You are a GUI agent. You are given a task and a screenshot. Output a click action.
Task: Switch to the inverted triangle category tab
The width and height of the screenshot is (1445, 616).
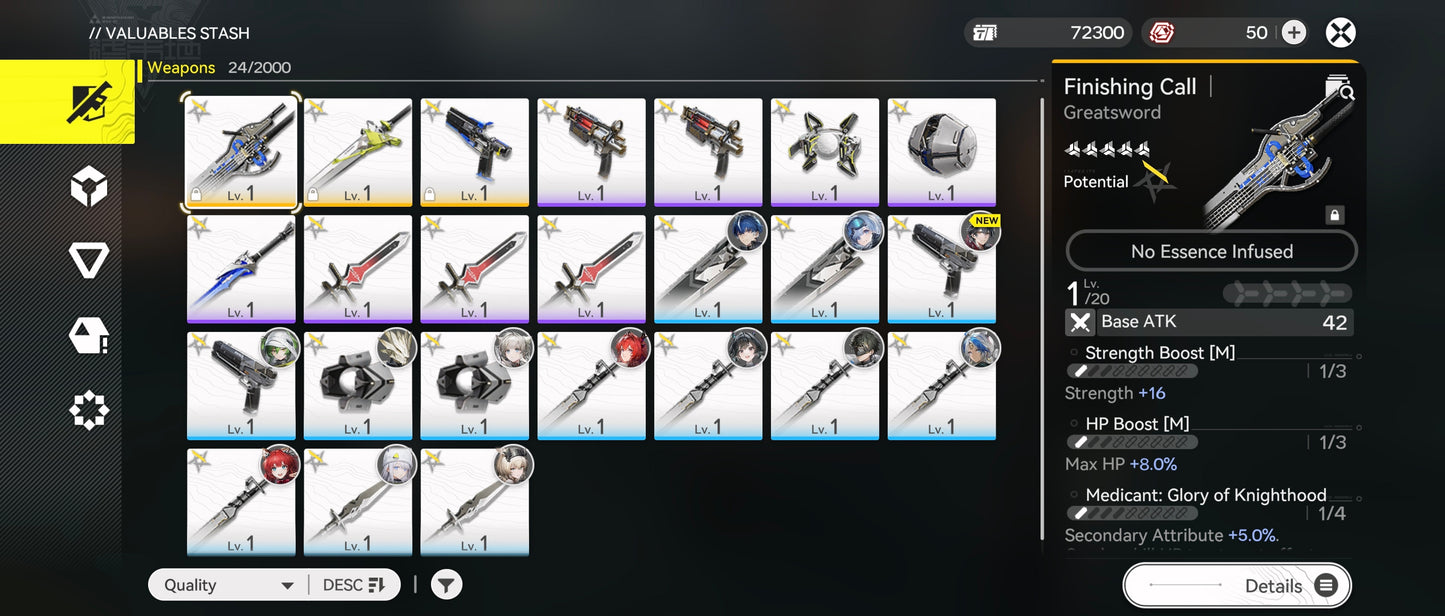(x=89, y=262)
